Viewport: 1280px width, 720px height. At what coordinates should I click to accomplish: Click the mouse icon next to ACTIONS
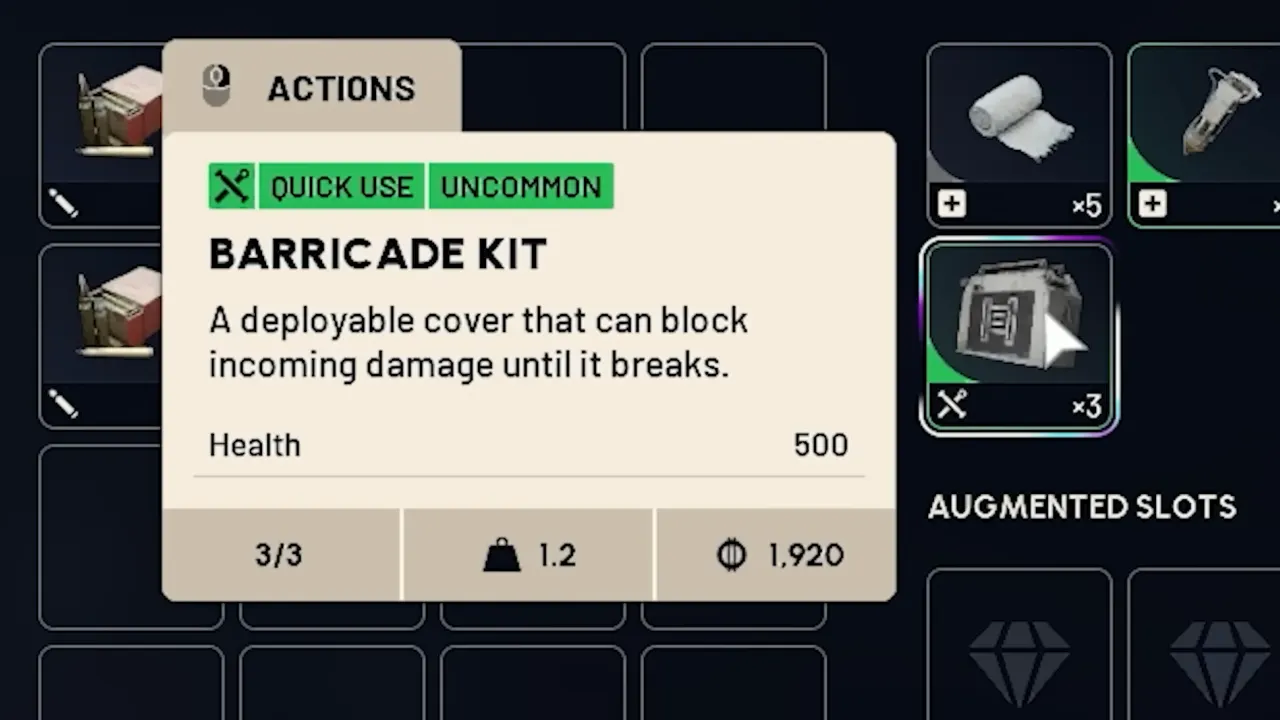click(x=216, y=88)
